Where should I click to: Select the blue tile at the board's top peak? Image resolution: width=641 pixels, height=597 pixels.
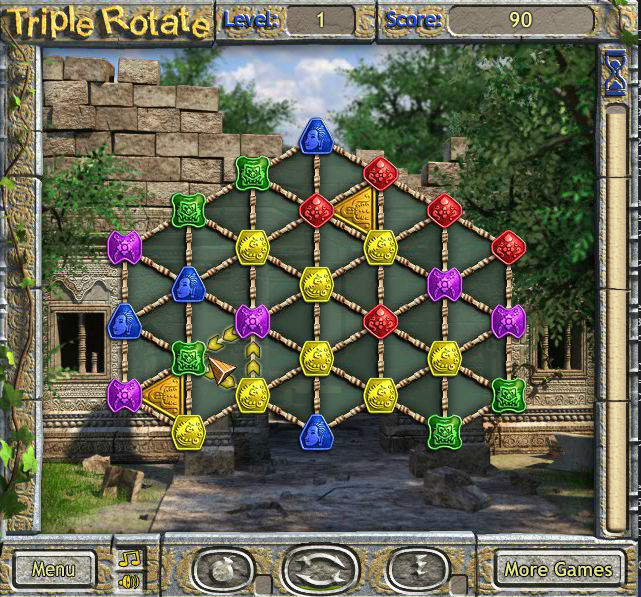(316, 137)
